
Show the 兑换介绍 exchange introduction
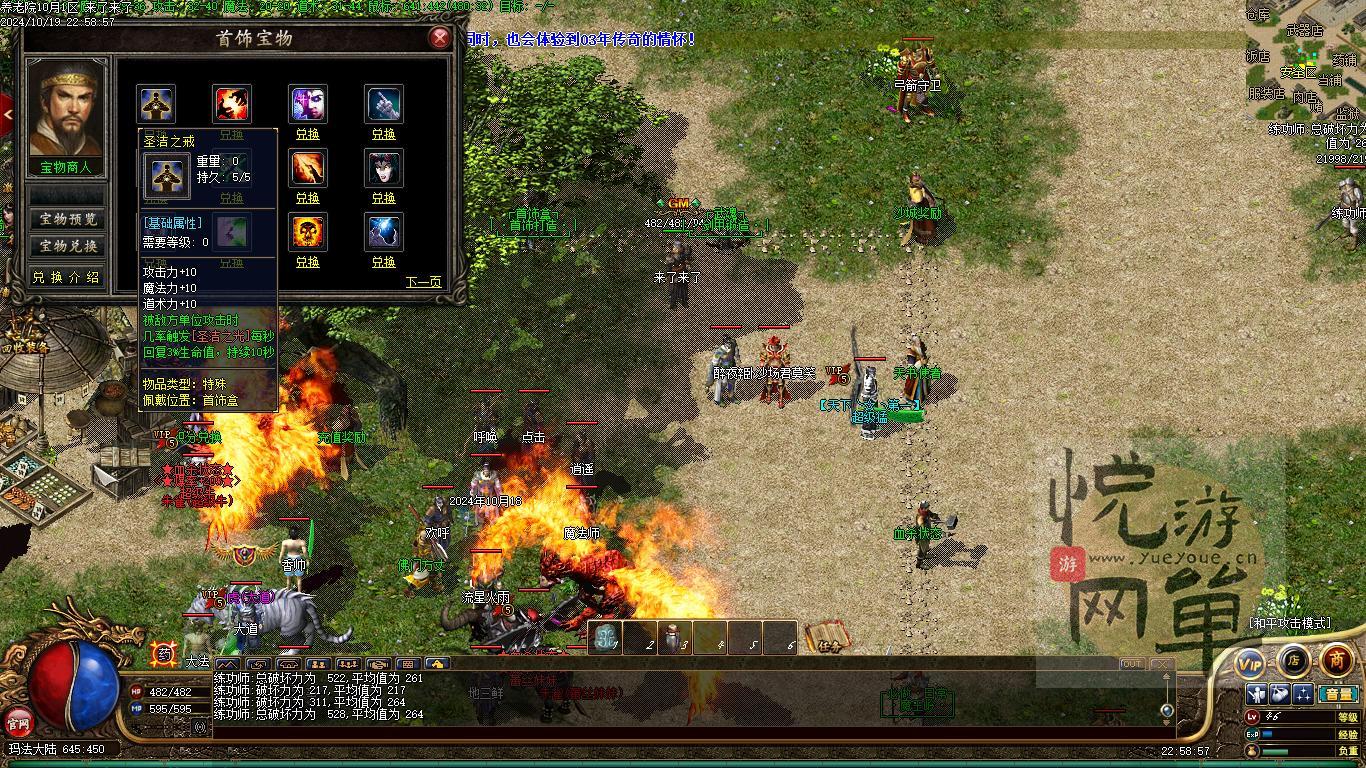pos(66,277)
